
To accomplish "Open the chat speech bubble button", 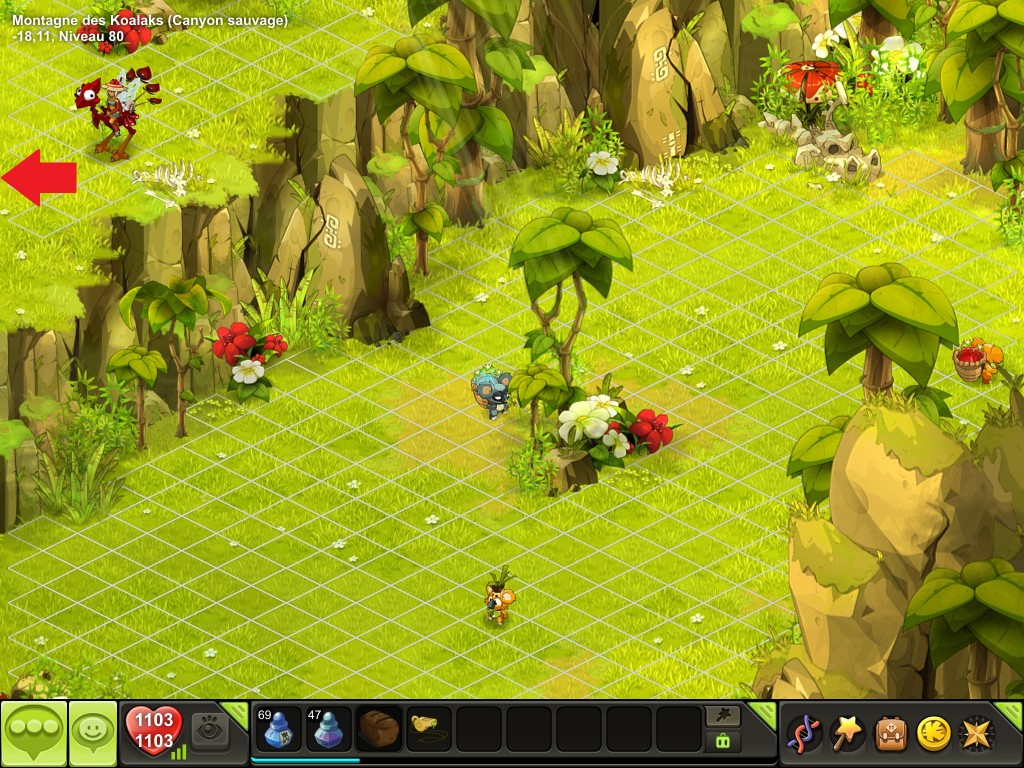I will pos(33,733).
